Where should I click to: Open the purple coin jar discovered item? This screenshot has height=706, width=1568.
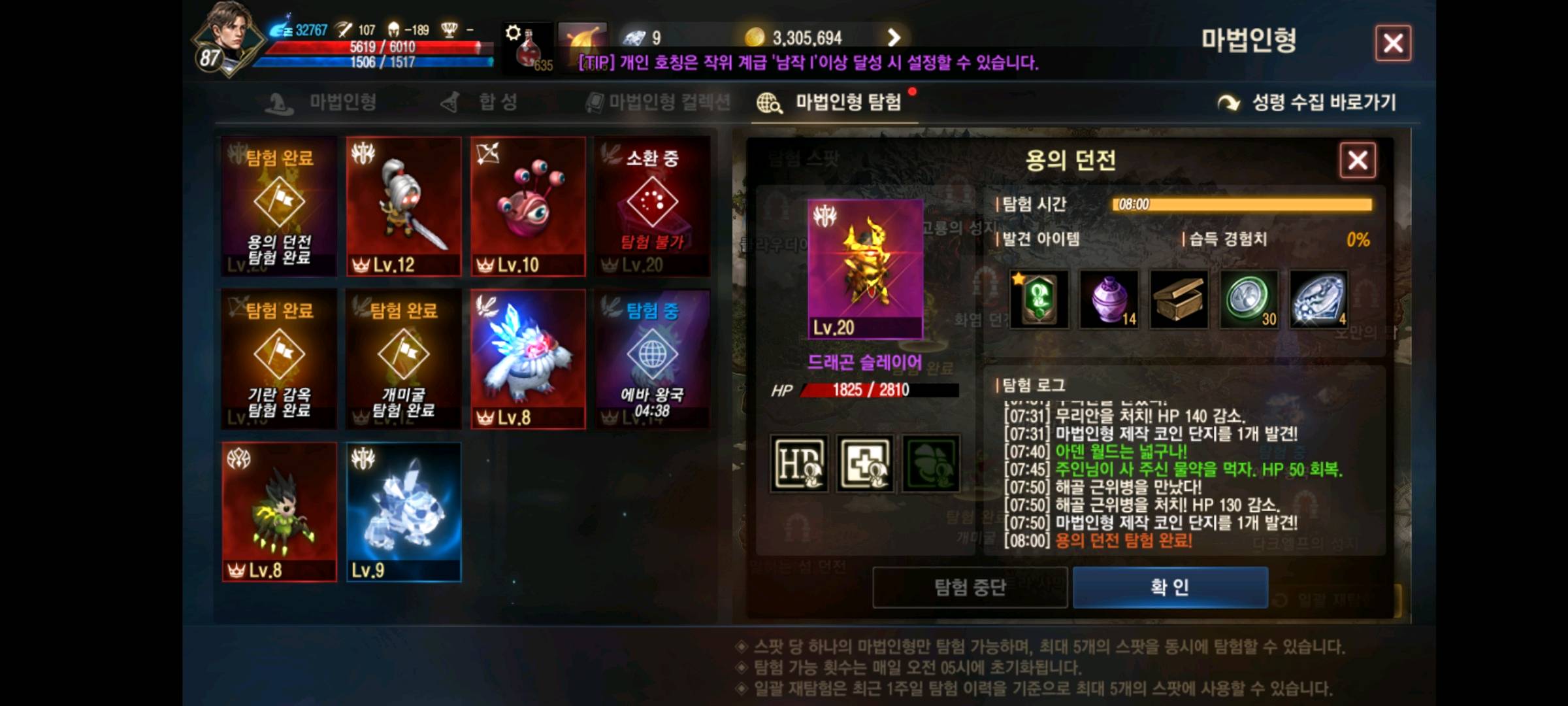click(x=1109, y=301)
